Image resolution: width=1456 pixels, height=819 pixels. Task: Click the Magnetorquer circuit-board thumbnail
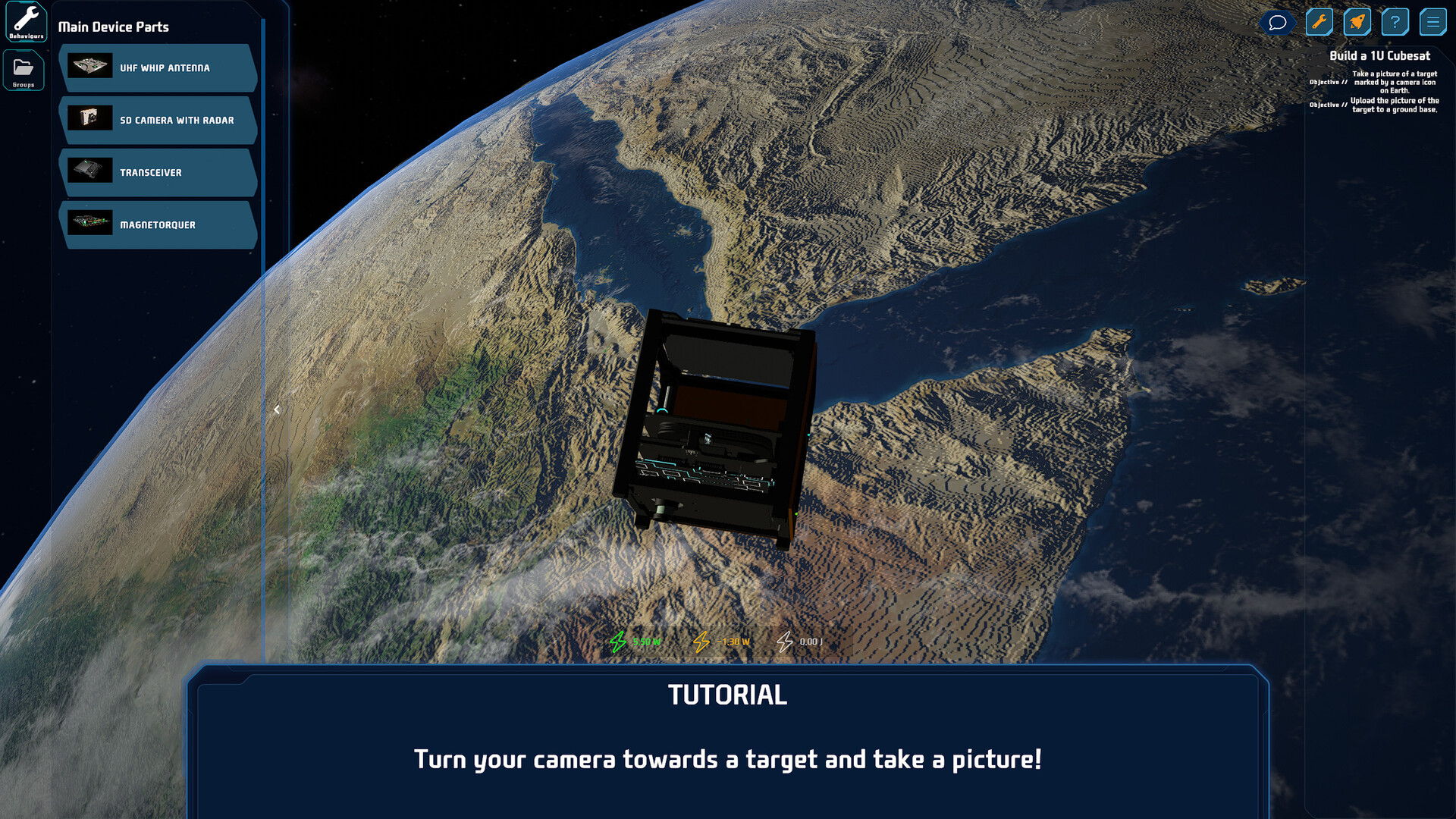91,223
